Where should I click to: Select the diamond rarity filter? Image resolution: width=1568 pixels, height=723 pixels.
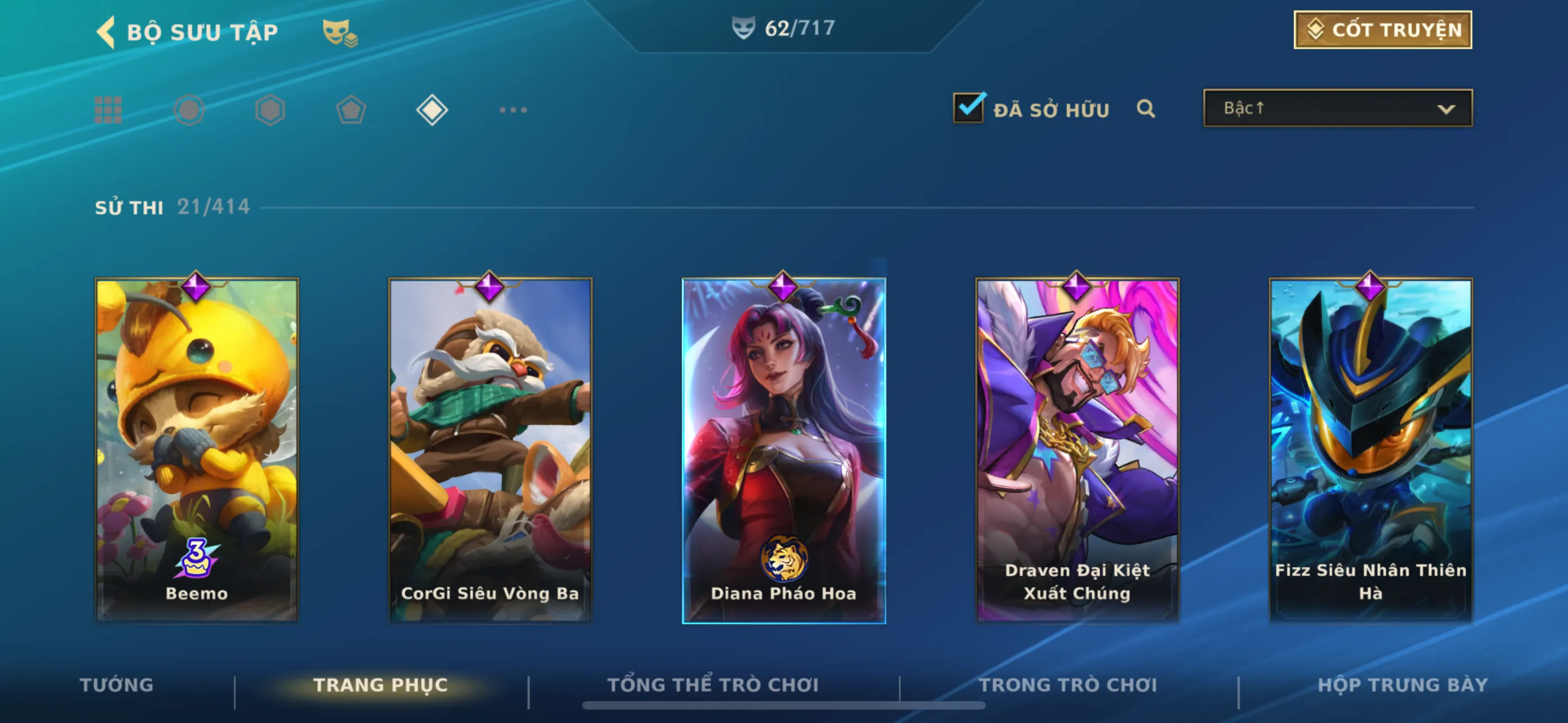pos(432,110)
